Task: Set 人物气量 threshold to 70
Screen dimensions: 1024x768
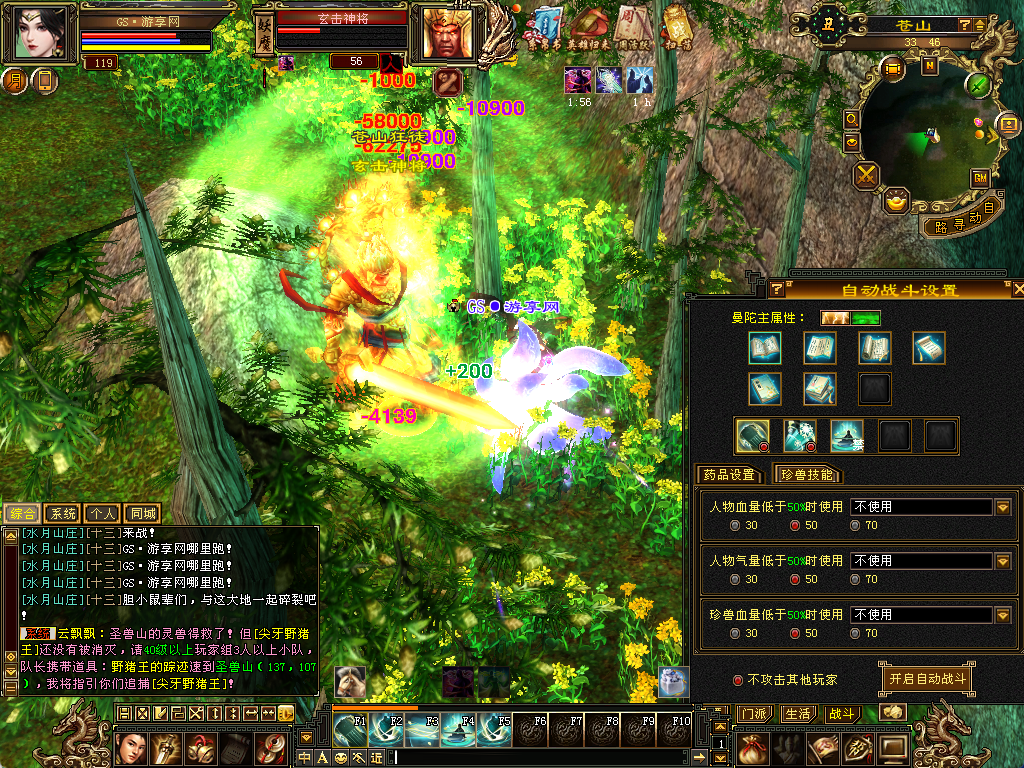Action: click(856, 579)
